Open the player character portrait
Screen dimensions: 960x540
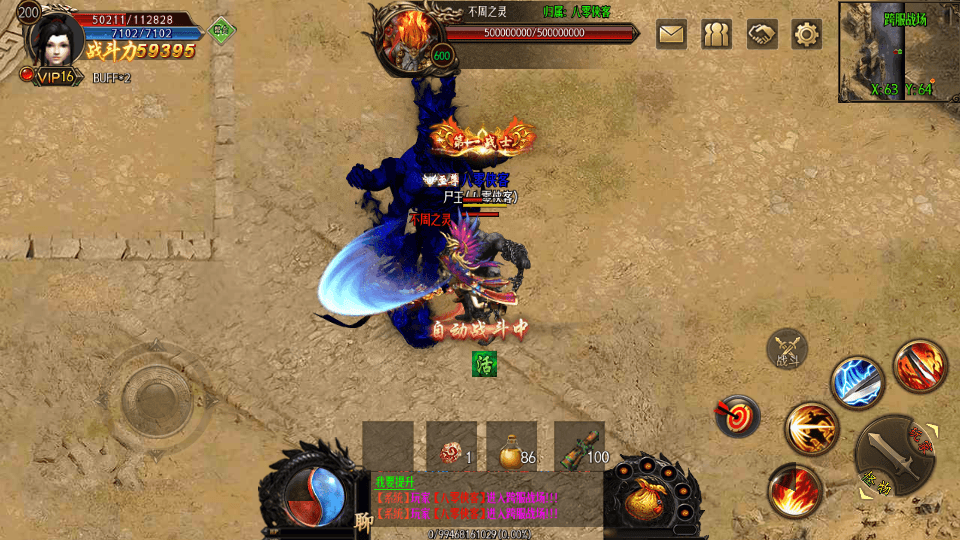tap(55, 37)
